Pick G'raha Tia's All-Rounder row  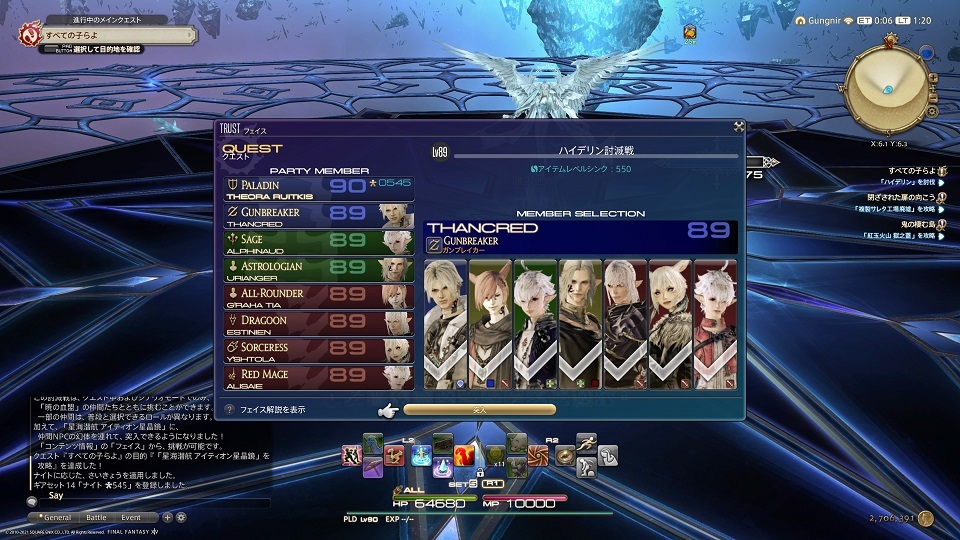318,297
